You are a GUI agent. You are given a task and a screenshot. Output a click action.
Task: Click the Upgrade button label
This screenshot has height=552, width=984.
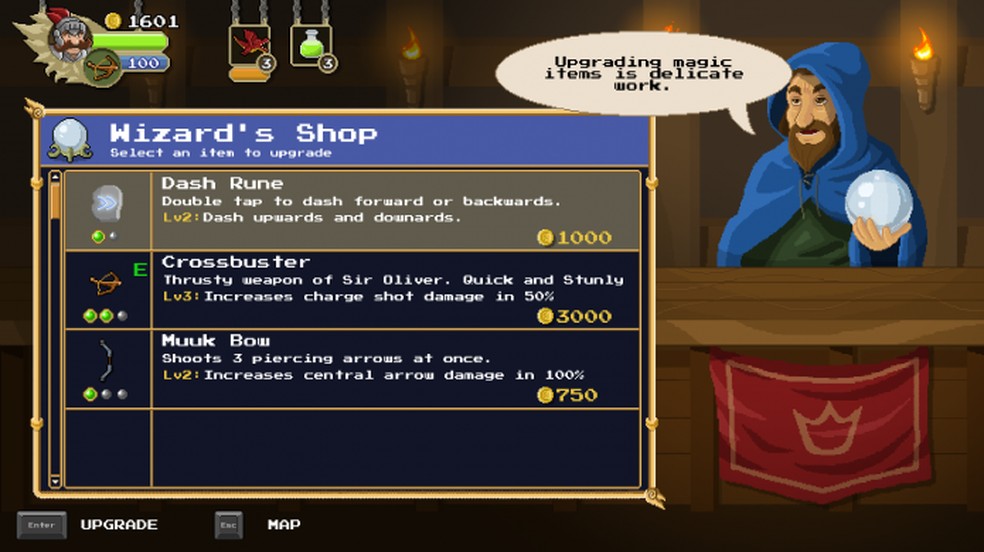[119, 524]
